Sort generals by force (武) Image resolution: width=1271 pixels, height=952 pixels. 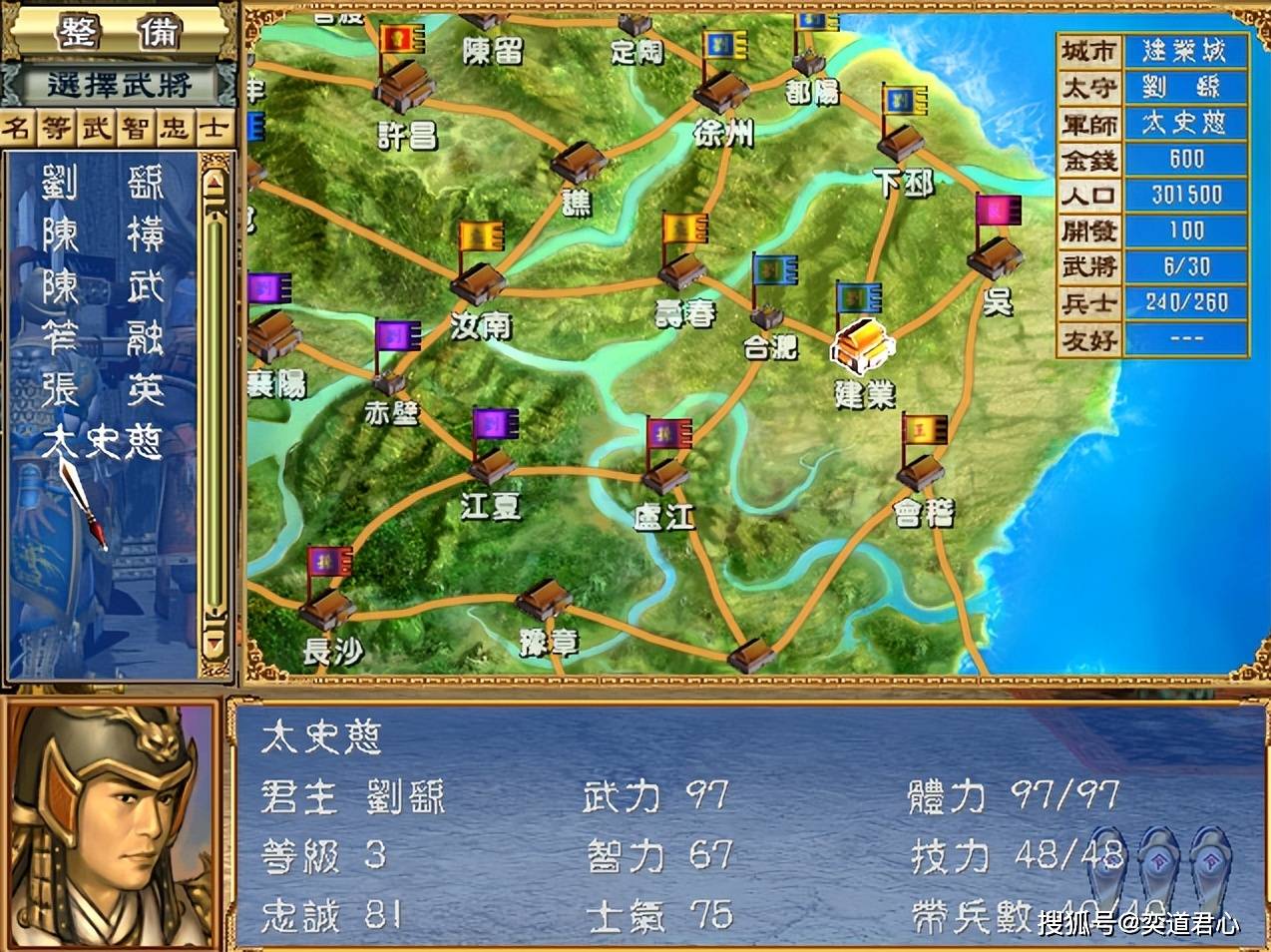click(96, 128)
